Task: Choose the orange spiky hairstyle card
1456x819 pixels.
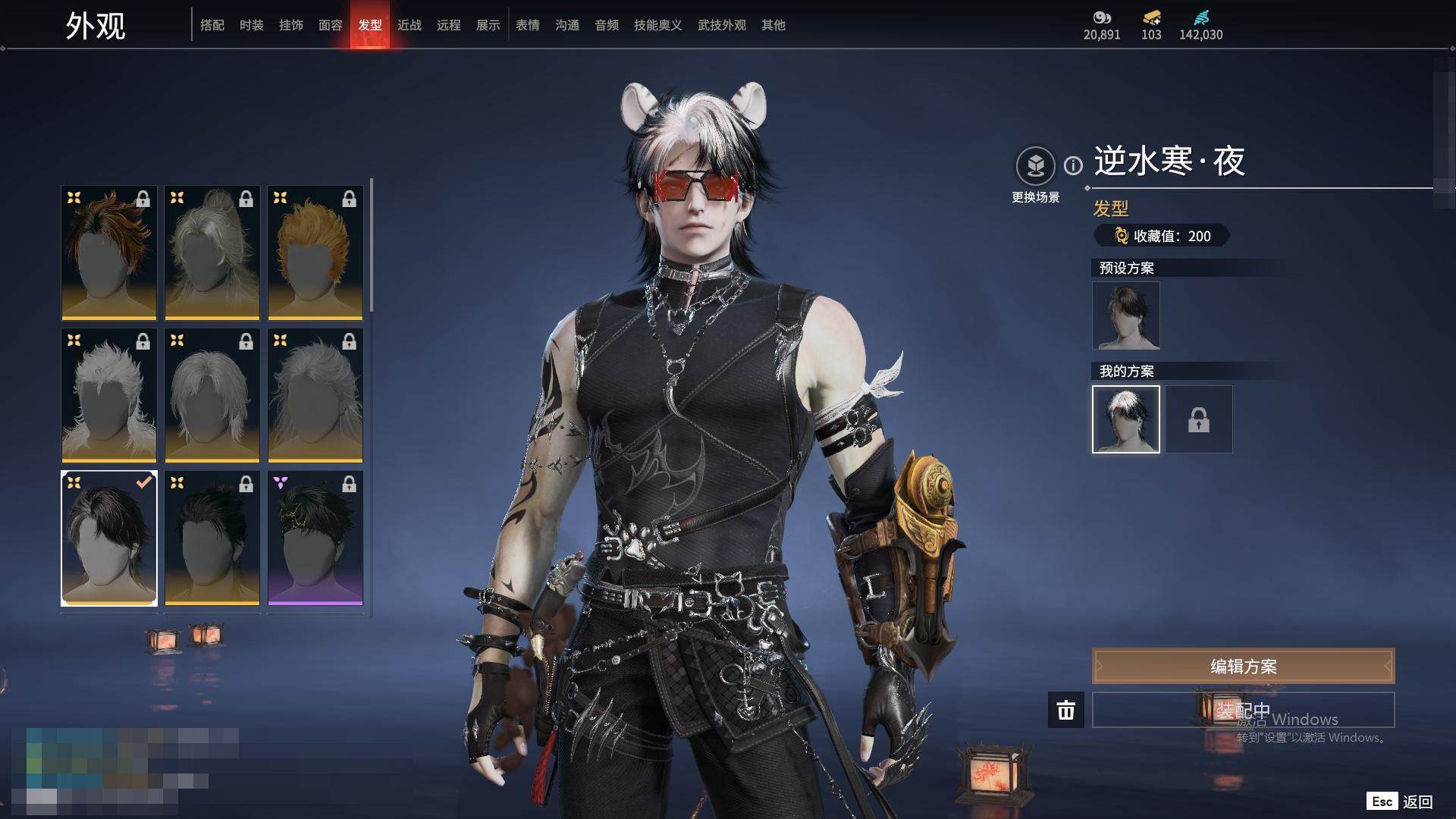Action: tap(315, 253)
